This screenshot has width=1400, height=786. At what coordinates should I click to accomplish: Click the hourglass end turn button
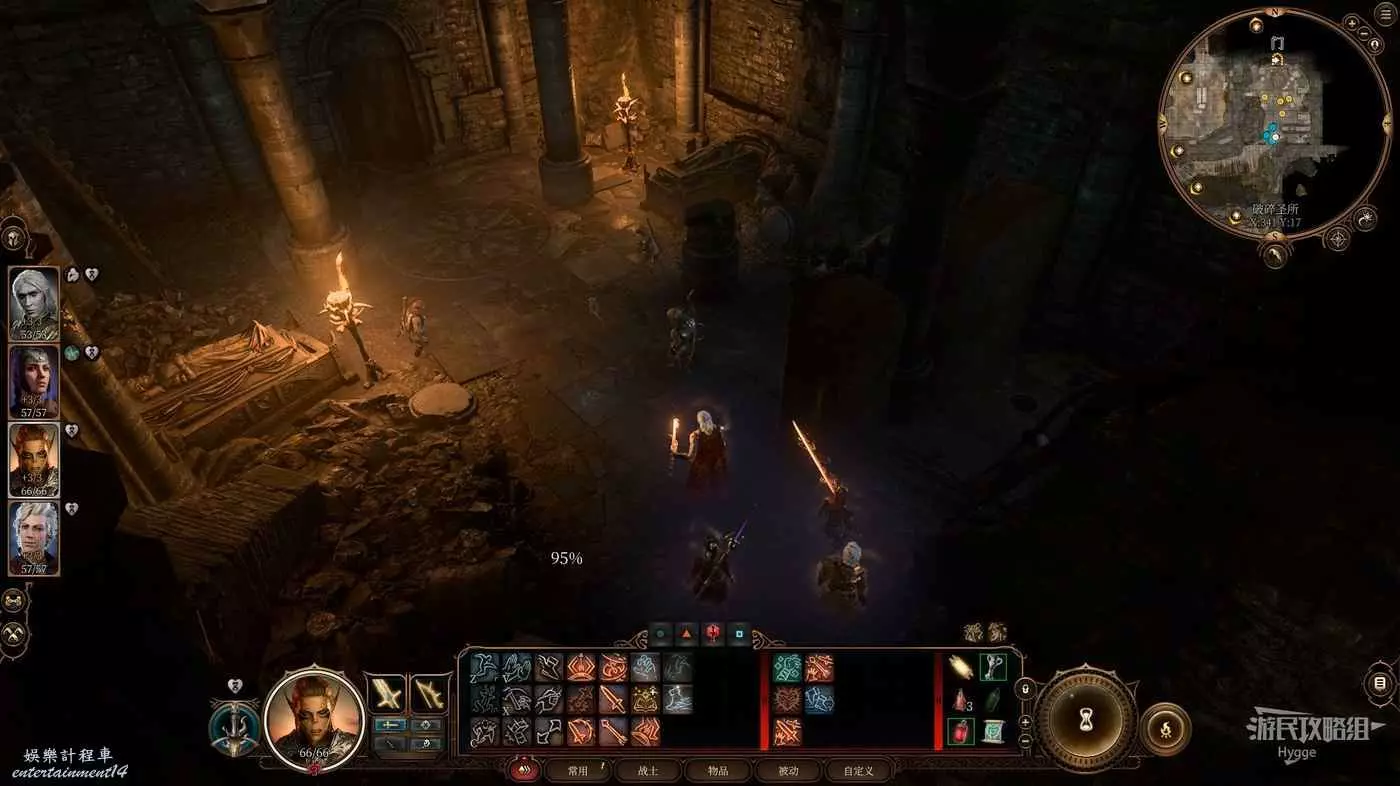(x=1085, y=716)
